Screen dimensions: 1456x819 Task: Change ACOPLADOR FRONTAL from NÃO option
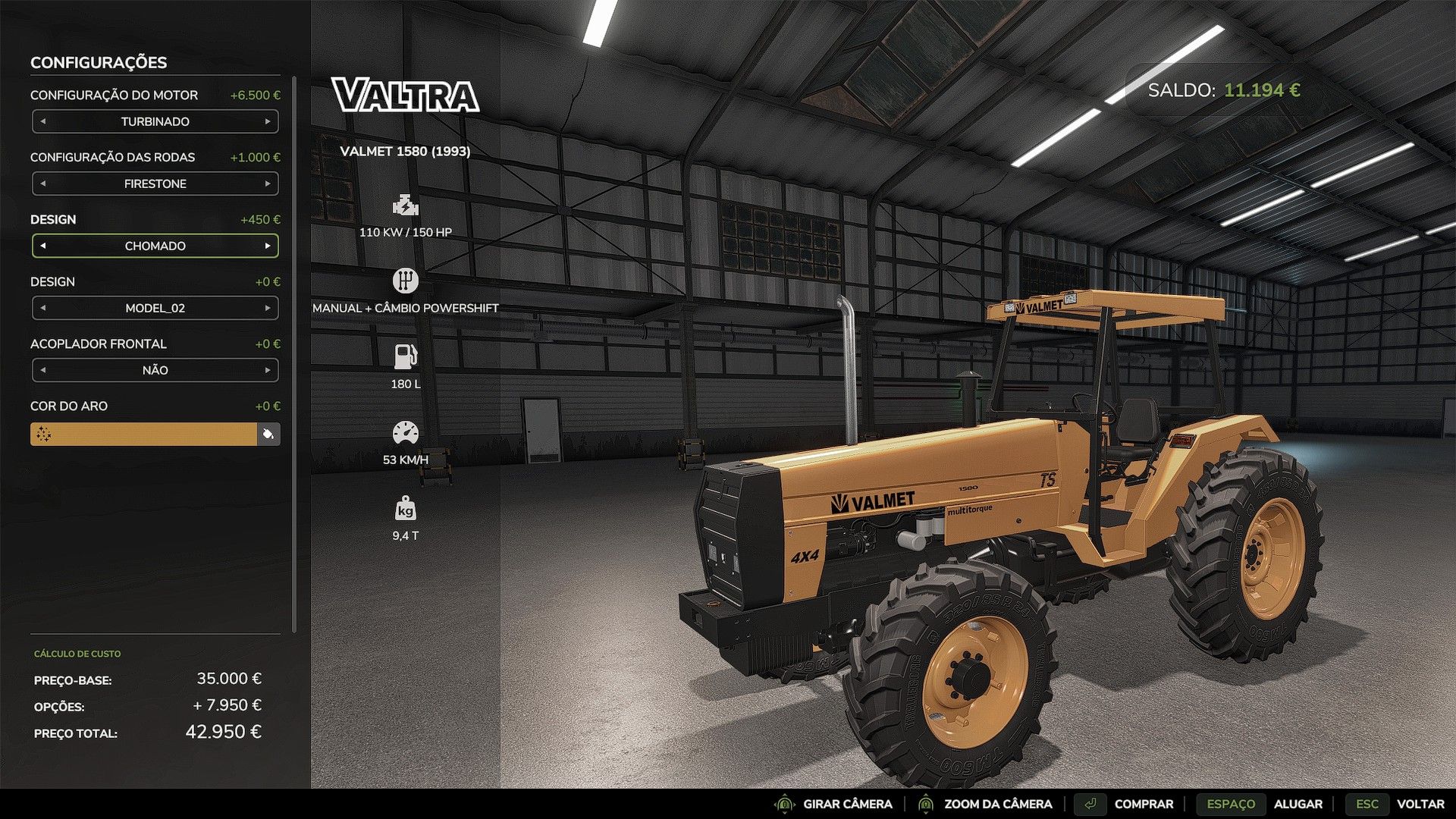268,370
